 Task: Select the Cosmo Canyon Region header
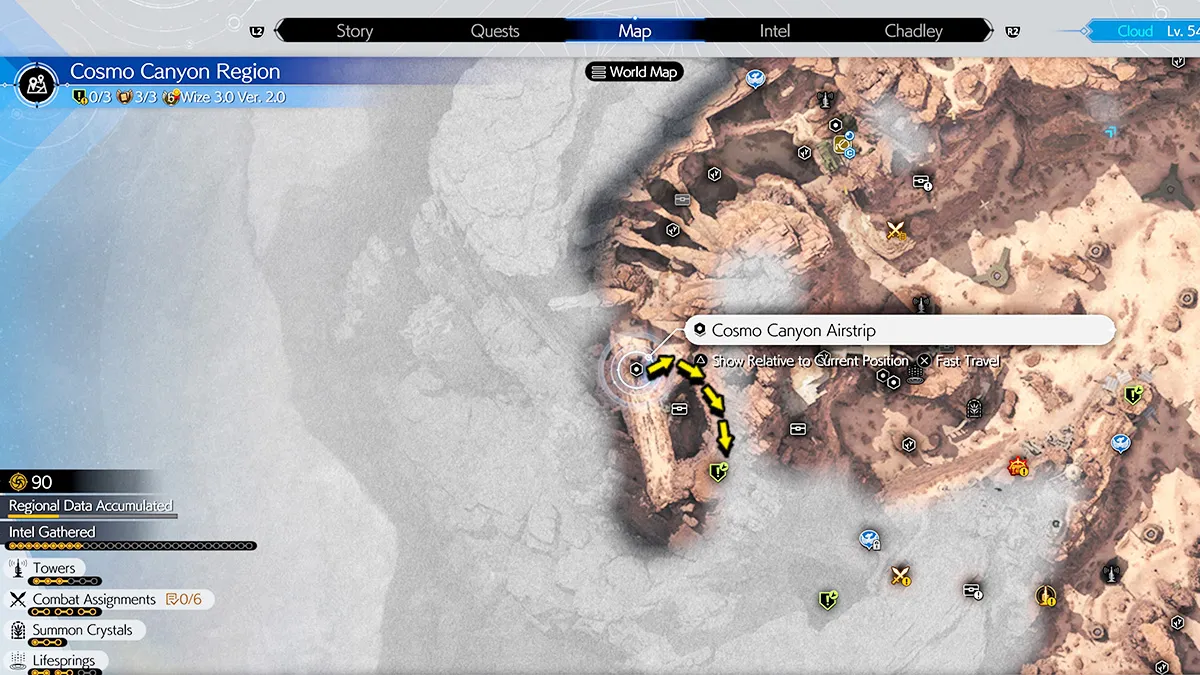point(175,72)
